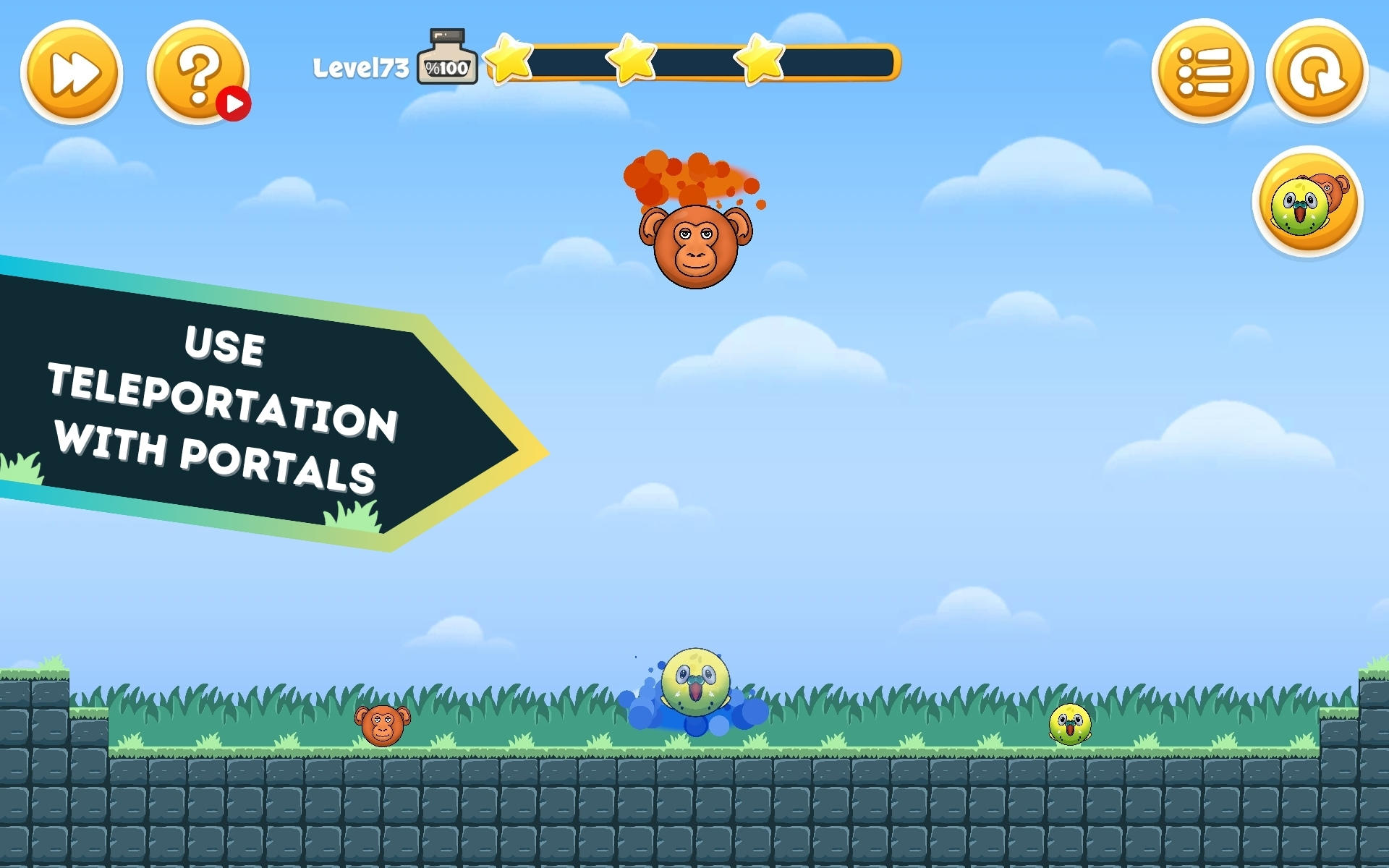Open the level list menu
1389x868 pixels.
coord(1202,73)
